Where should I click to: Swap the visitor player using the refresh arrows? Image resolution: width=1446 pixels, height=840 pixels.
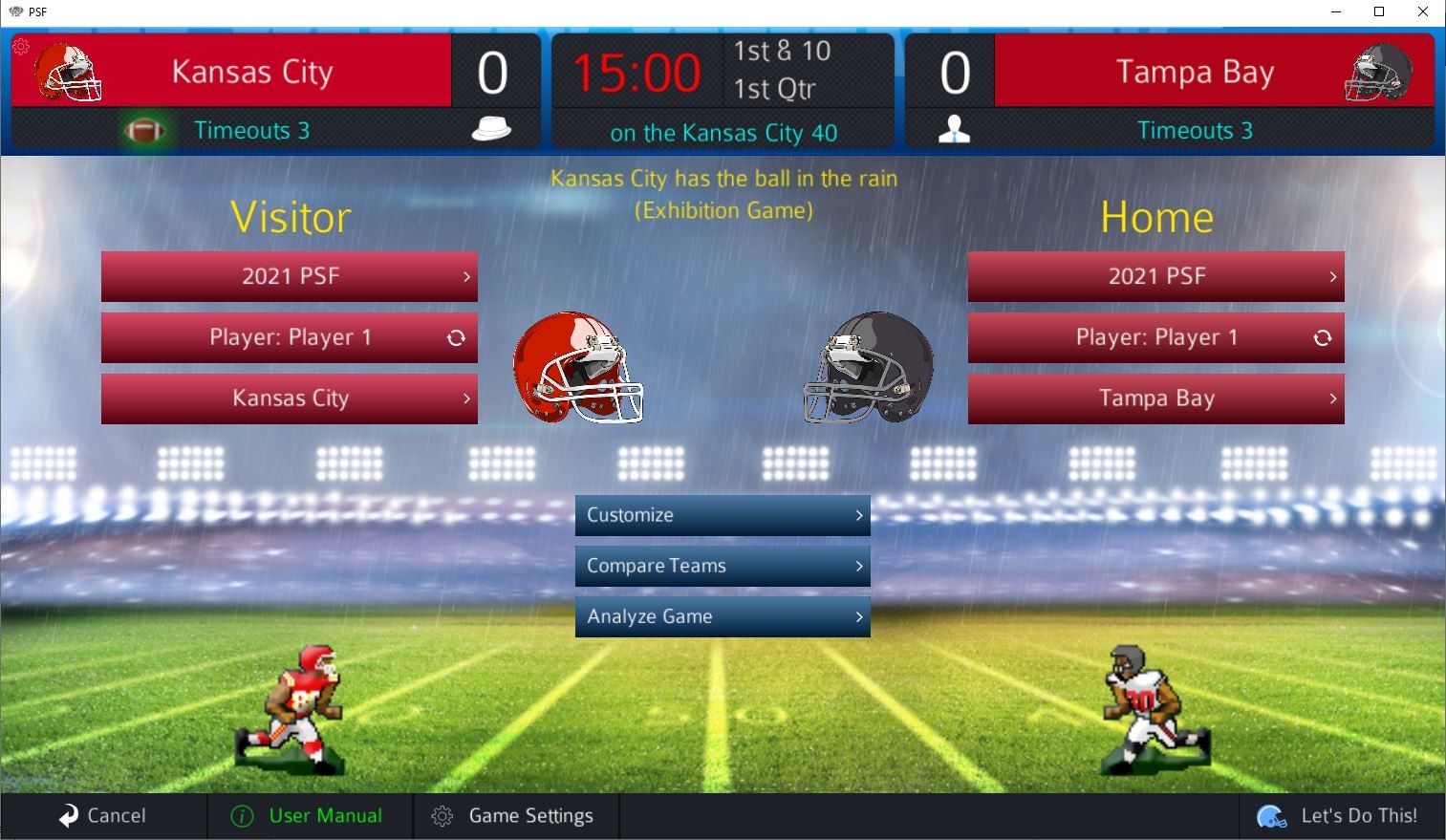pos(456,337)
